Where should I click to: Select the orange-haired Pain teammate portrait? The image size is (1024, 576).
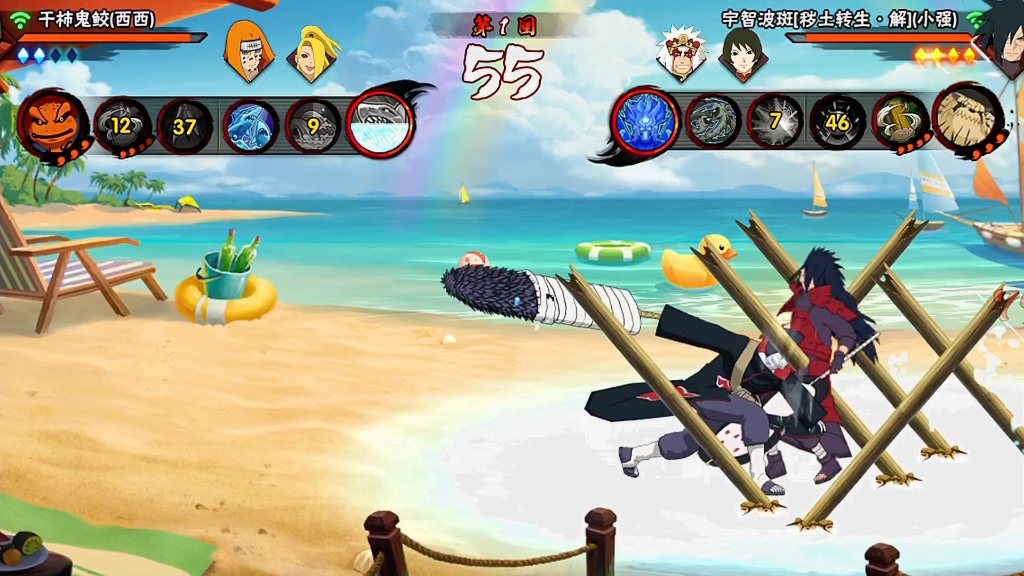pos(244,50)
